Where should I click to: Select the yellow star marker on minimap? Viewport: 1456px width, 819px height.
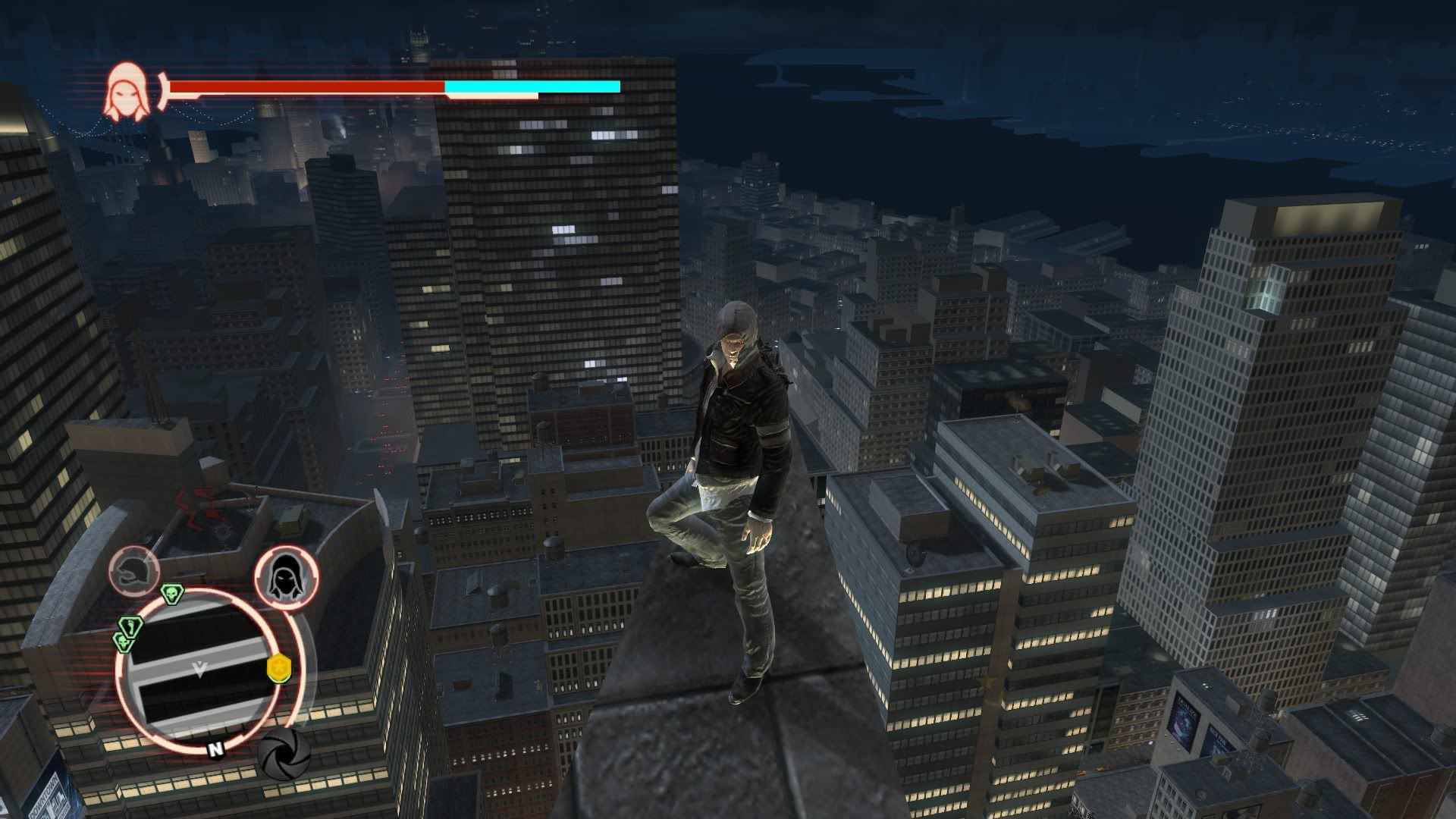point(279,669)
